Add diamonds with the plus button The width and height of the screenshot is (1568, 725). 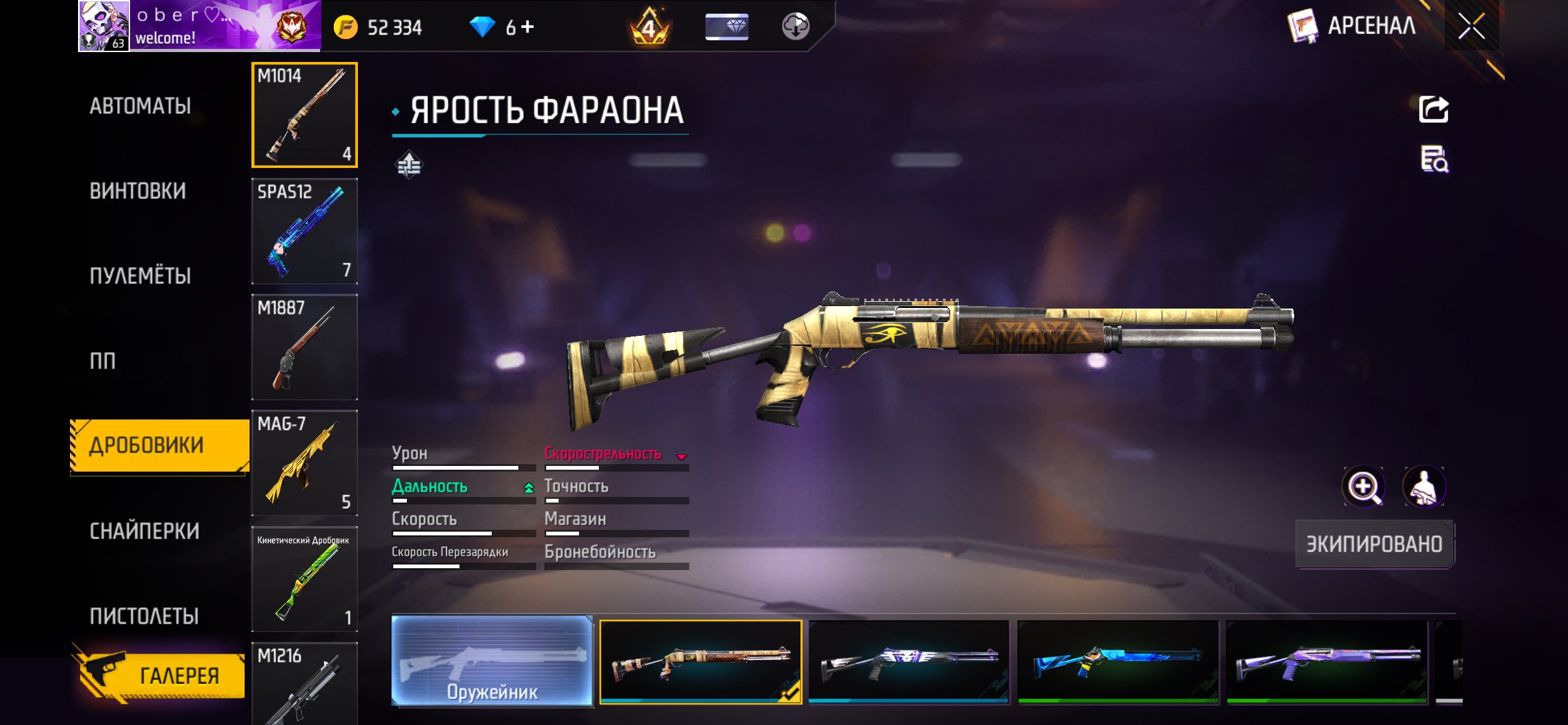point(528,27)
